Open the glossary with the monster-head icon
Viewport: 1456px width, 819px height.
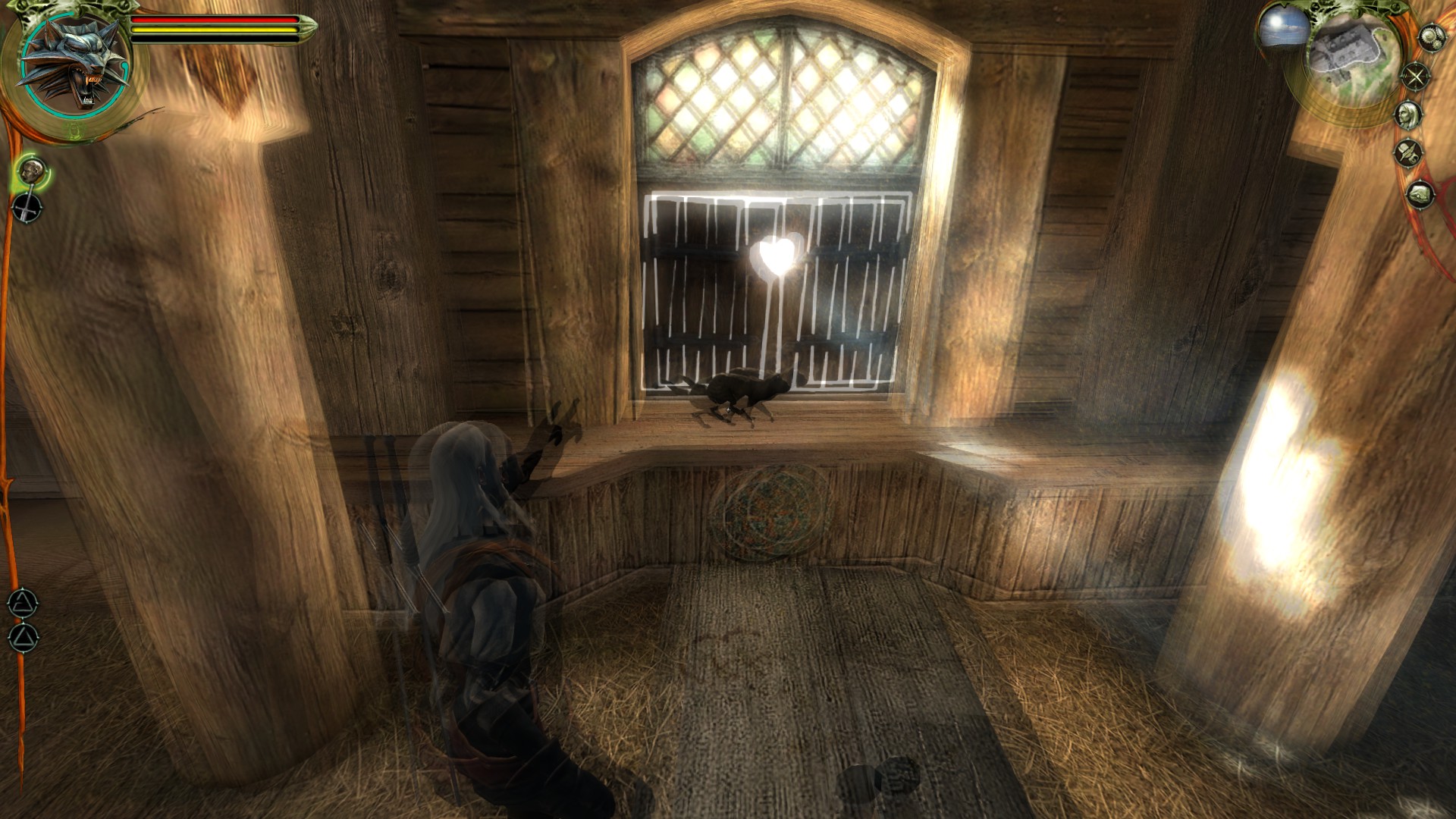click(1420, 194)
